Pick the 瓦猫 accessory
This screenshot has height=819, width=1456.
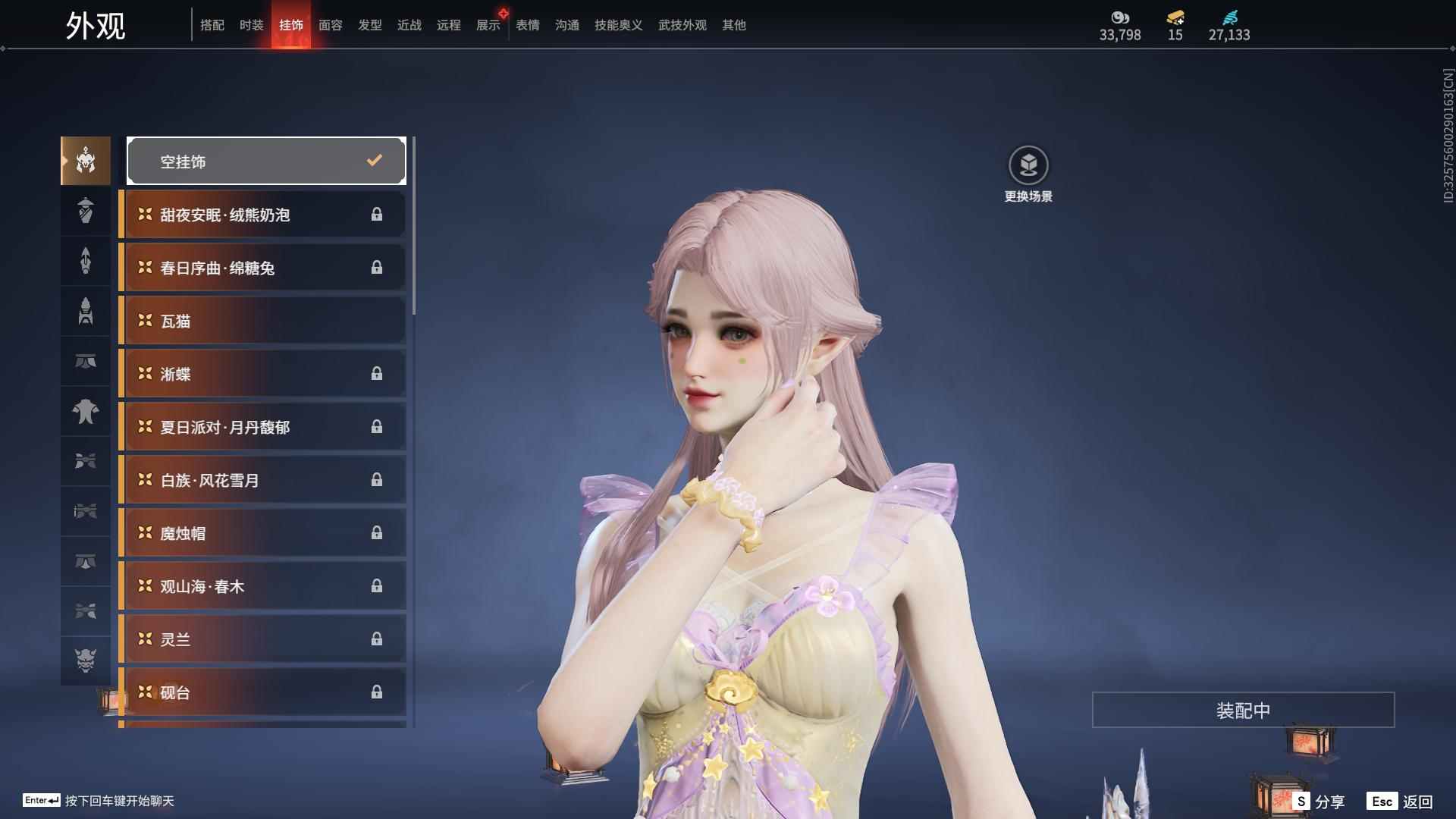coord(262,321)
